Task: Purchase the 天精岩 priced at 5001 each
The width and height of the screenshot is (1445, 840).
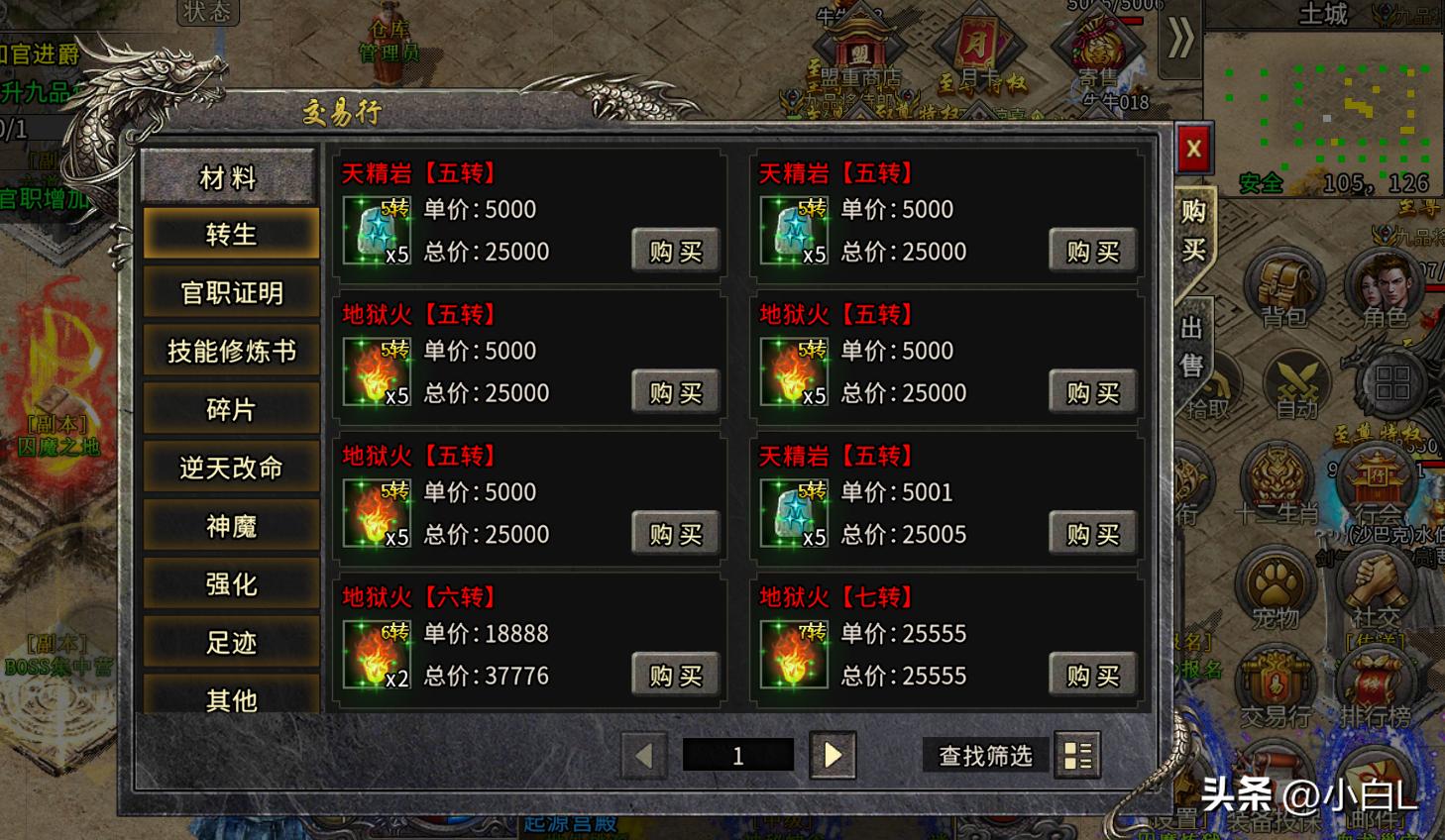Action: [x=1092, y=534]
